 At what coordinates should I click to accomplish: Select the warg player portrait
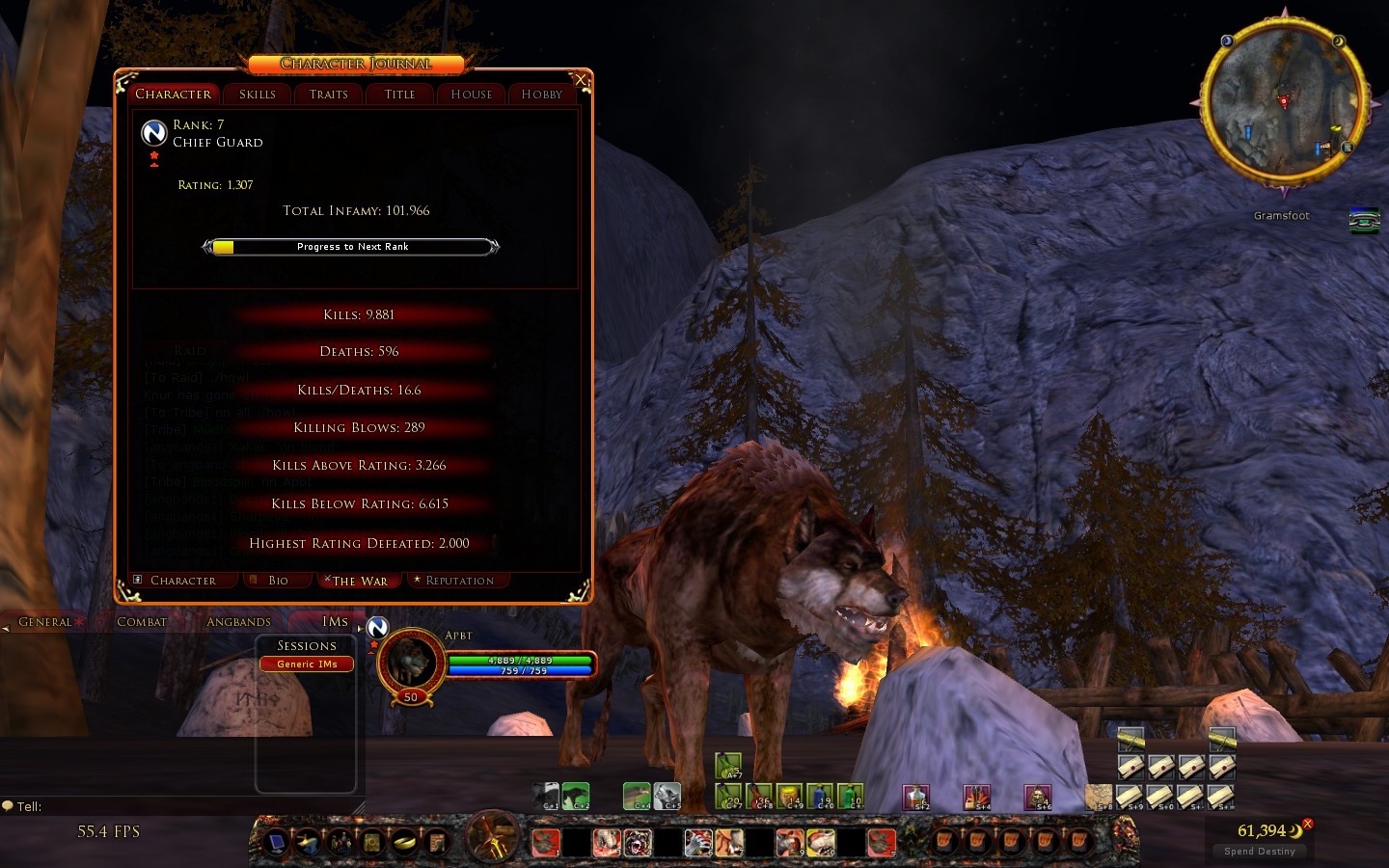412,663
